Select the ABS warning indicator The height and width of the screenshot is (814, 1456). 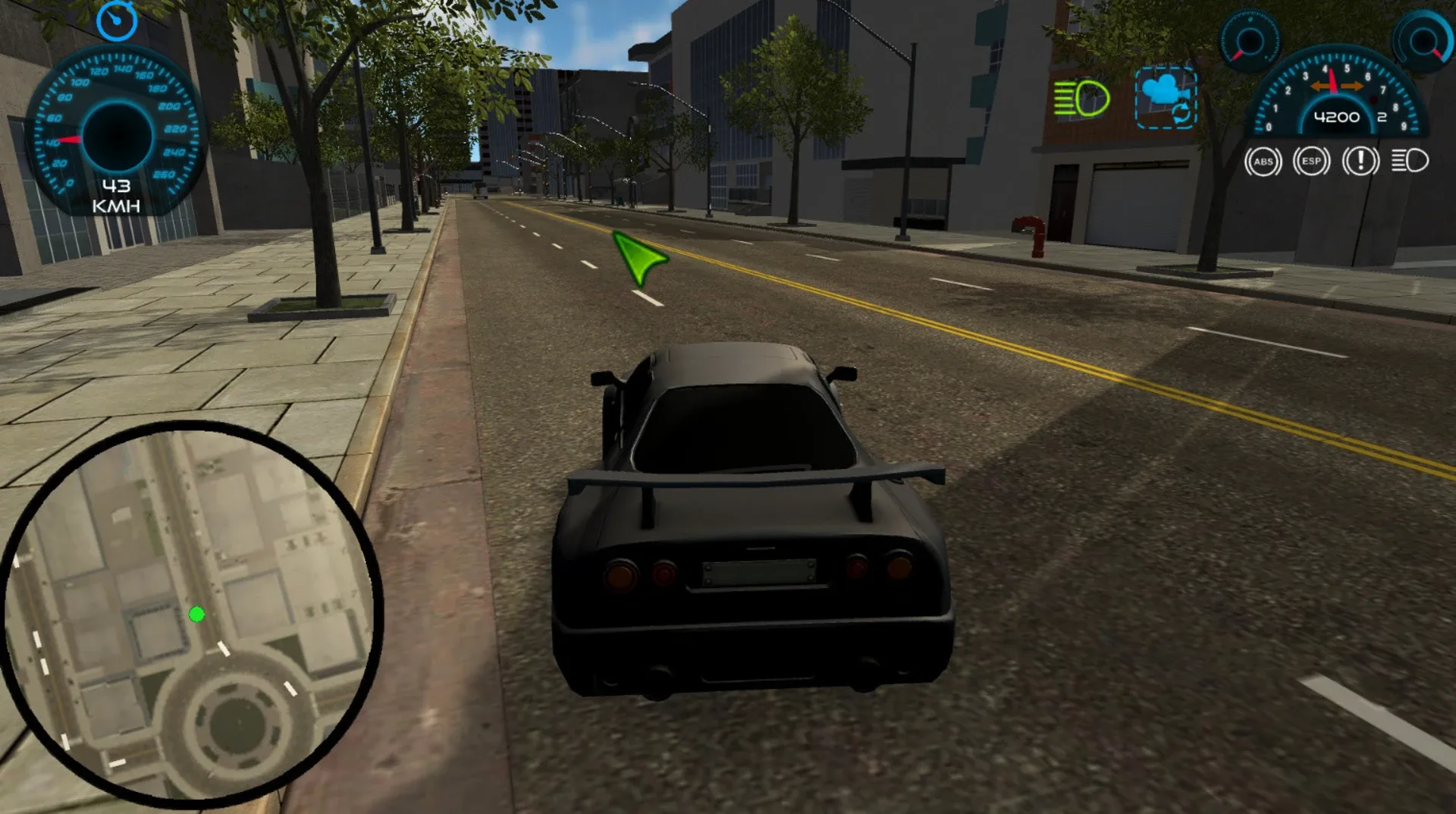tap(1263, 162)
